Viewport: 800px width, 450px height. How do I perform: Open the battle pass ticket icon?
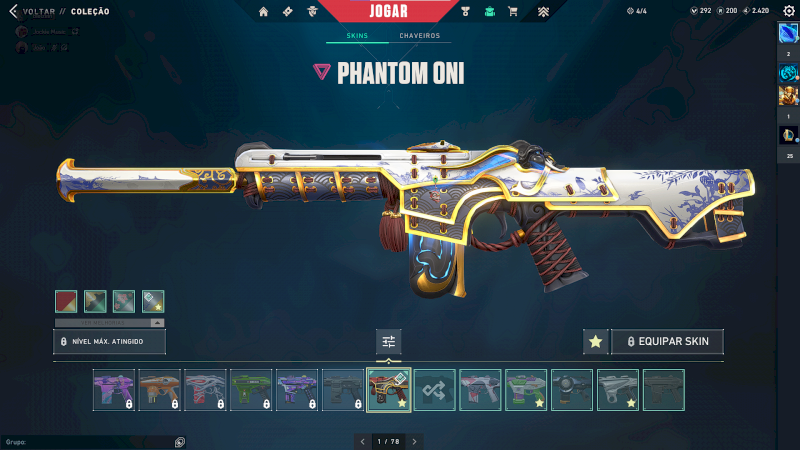point(288,12)
